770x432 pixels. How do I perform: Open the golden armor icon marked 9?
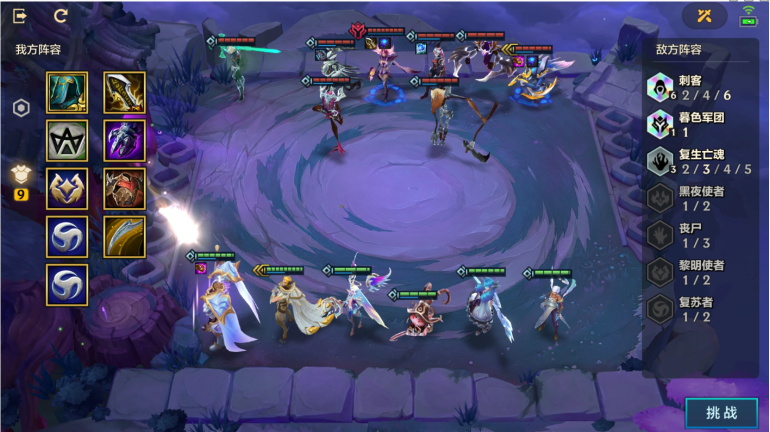(20, 178)
